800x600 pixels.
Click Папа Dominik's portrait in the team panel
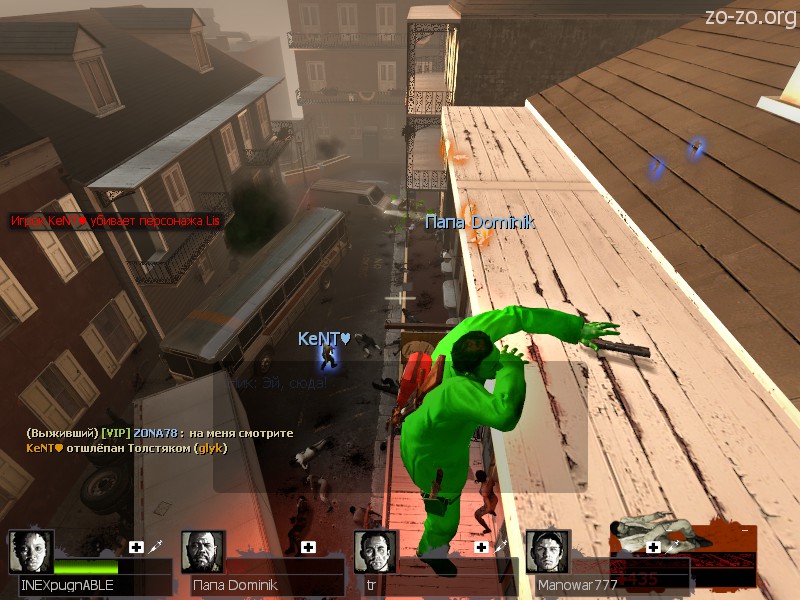203,551
